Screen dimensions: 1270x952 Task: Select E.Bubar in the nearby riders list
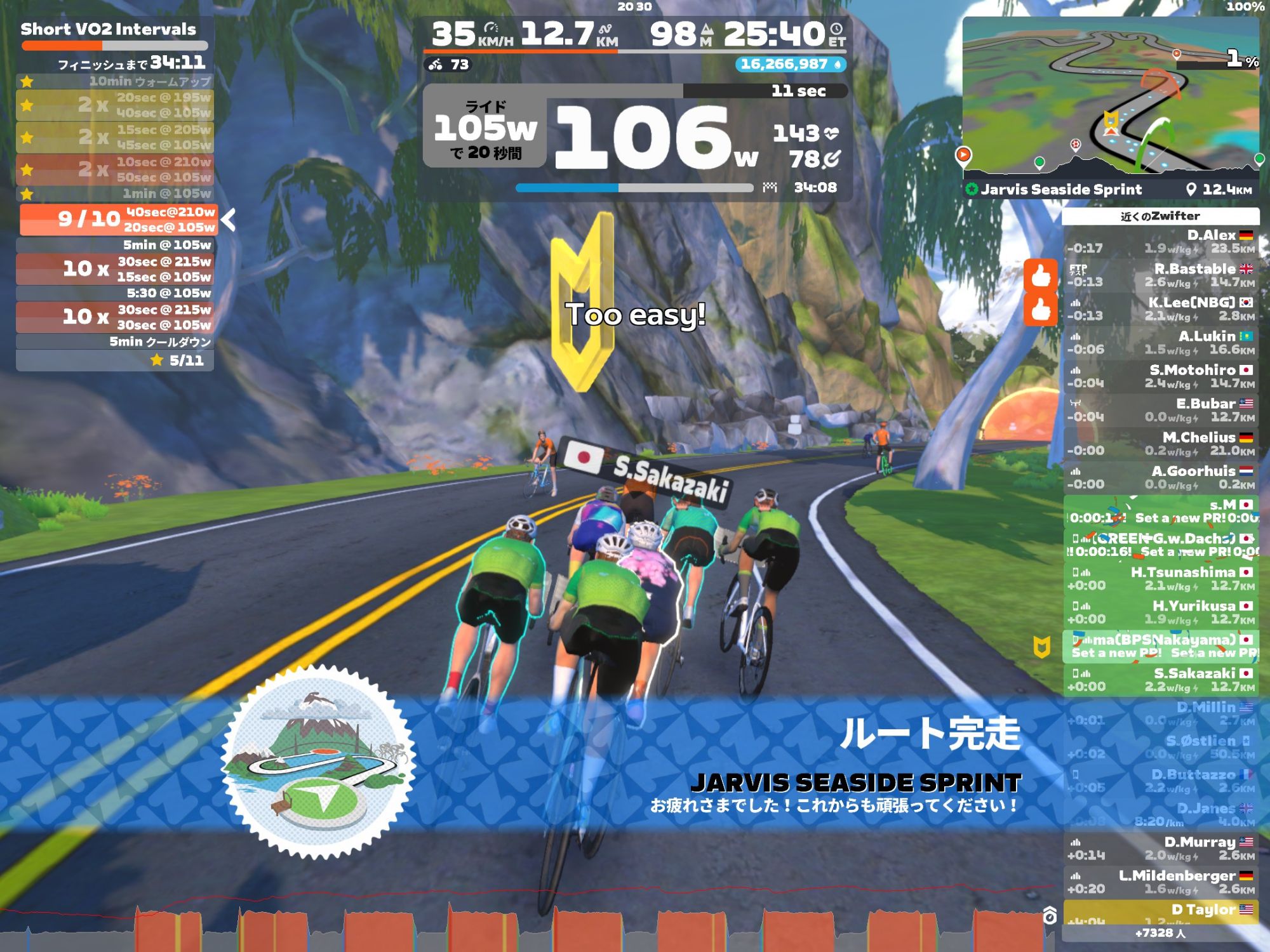pyautogui.click(x=1161, y=410)
